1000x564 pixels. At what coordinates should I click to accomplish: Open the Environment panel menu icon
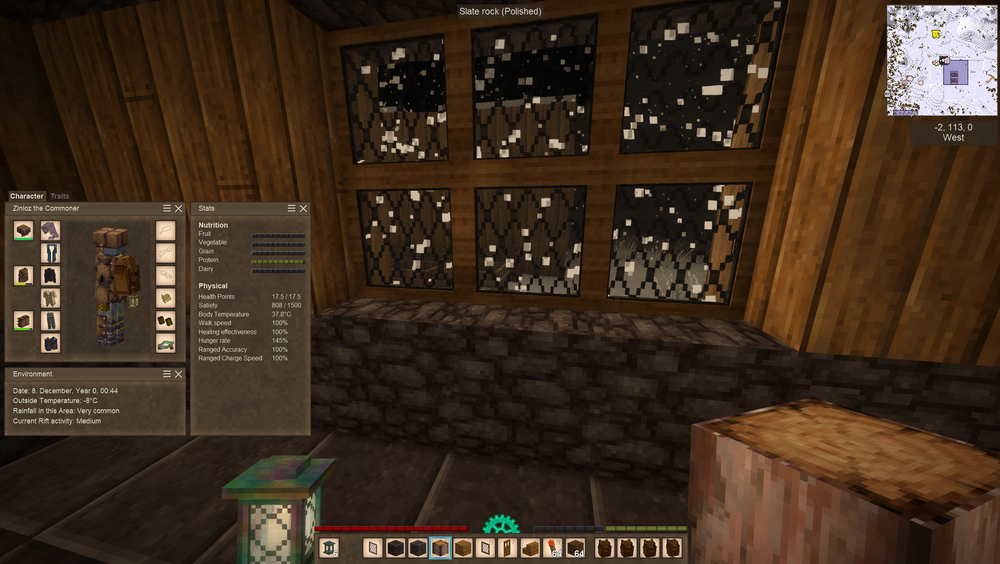(x=167, y=374)
